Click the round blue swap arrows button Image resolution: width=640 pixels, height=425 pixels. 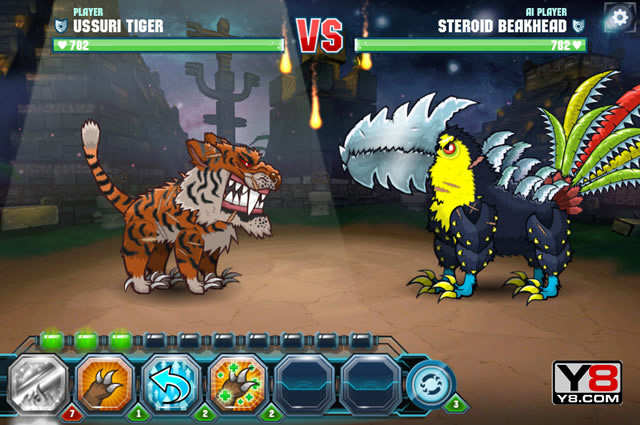point(430,384)
